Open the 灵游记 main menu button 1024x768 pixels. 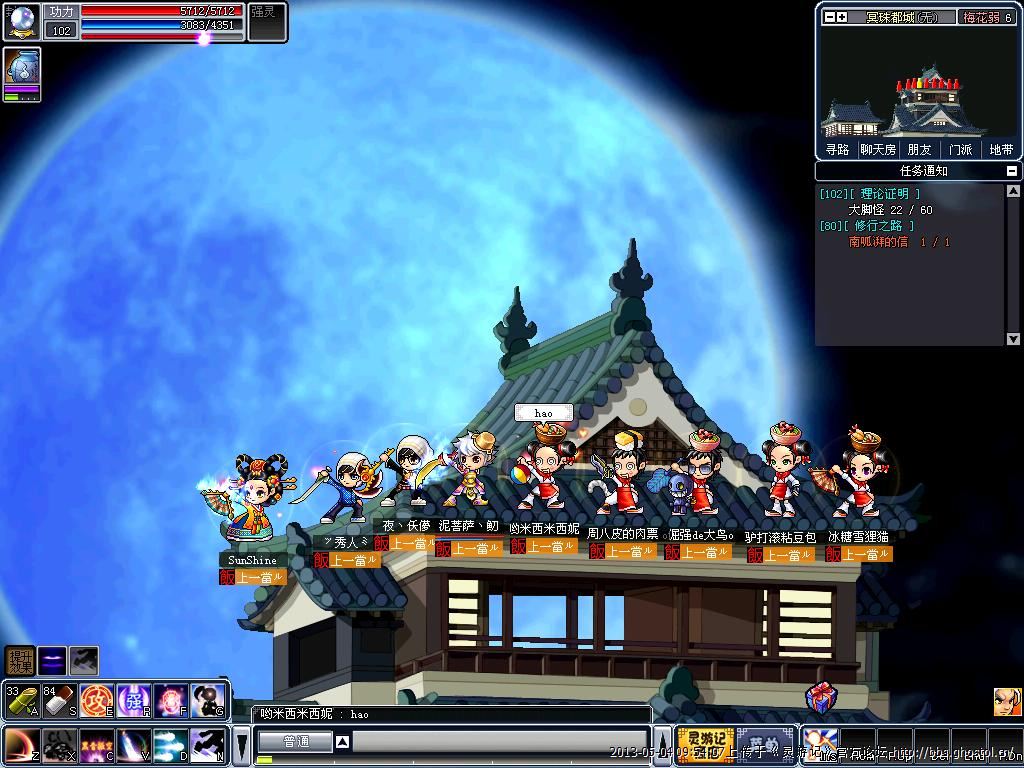pos(705,745)
